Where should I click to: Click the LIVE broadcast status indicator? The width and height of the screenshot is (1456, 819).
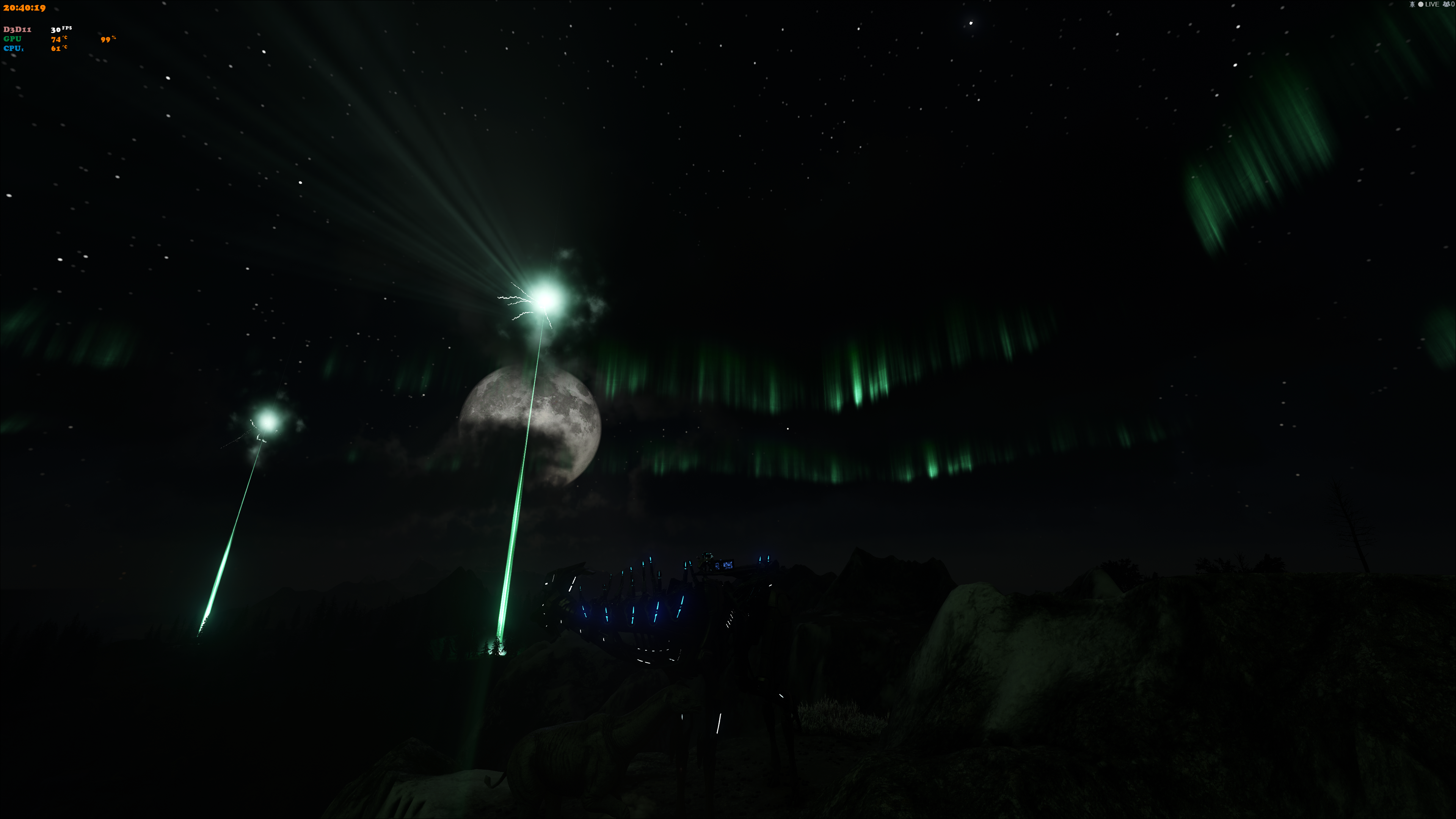(1428, 5)
